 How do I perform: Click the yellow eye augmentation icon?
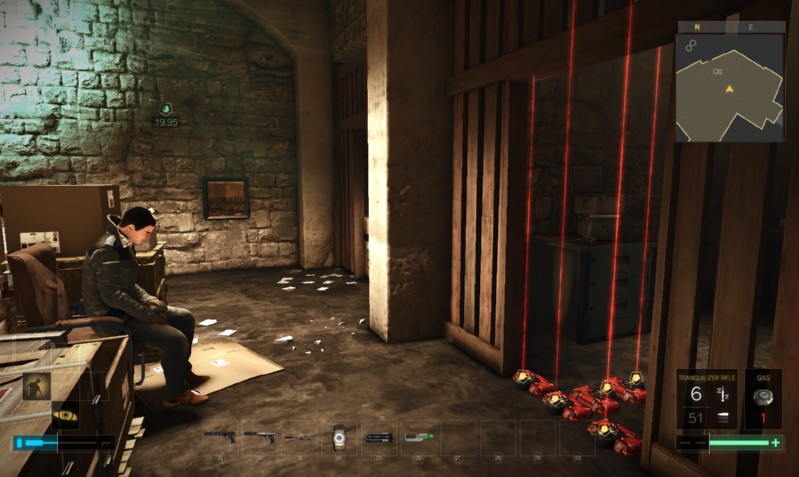tap(65, 415)
